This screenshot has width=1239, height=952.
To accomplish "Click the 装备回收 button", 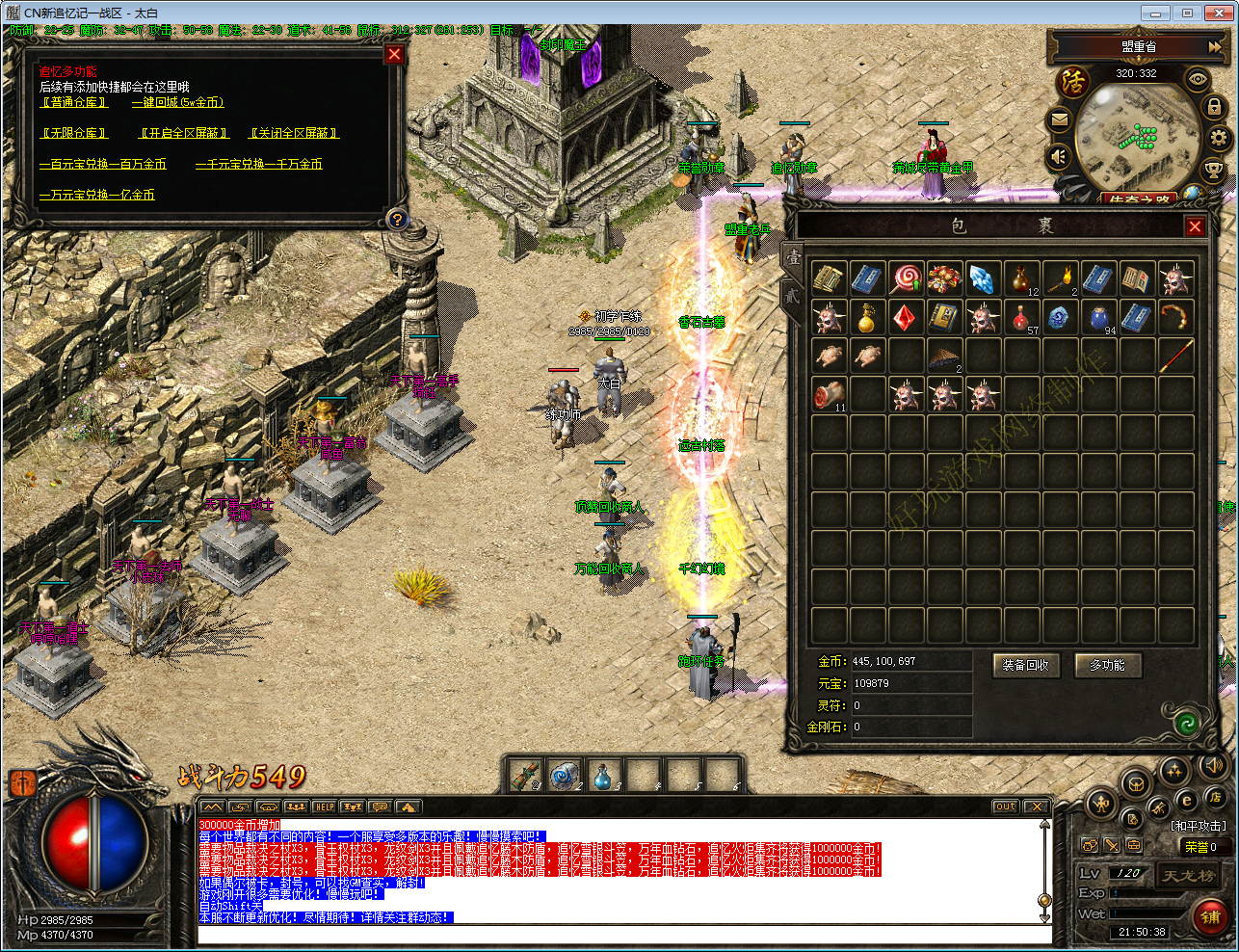I will click(1025, 665).
